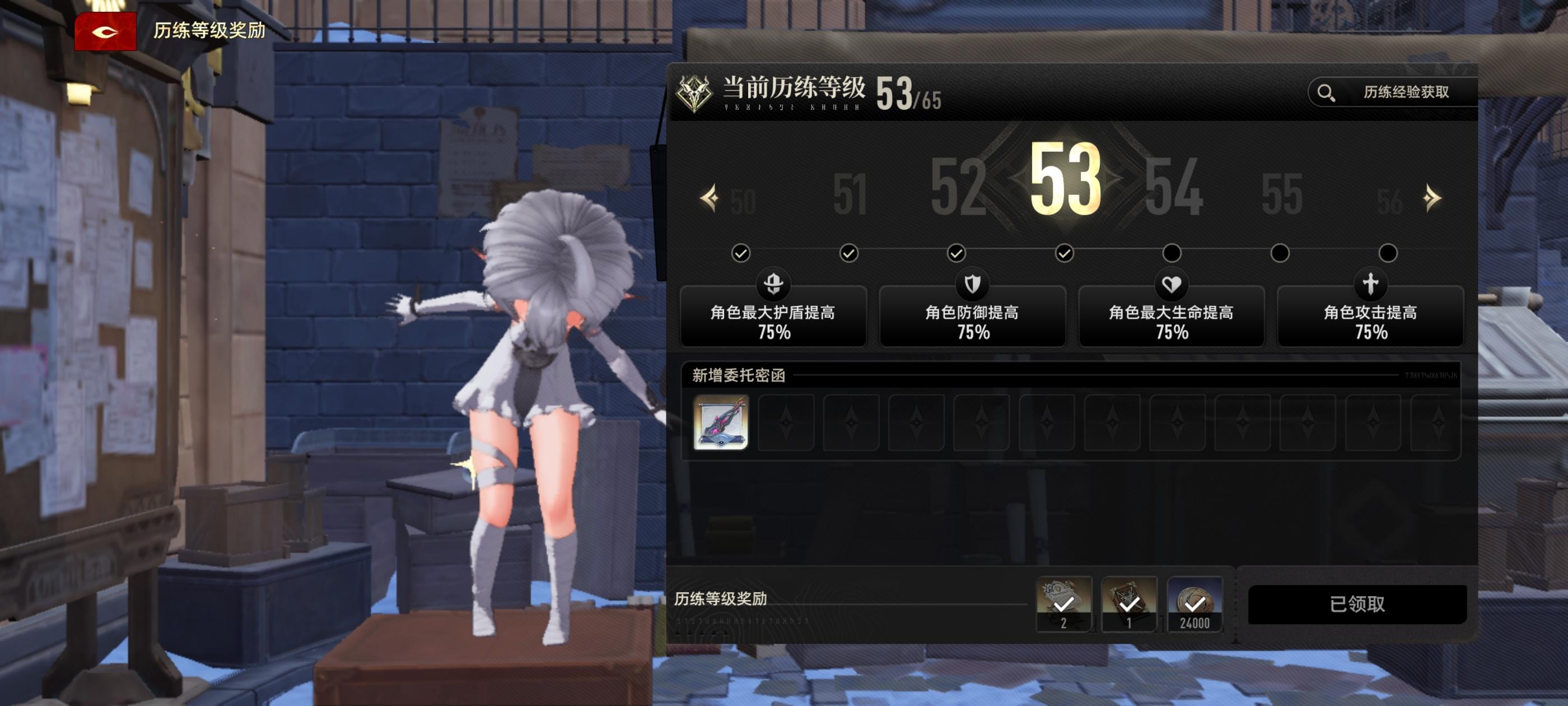Click the checkmark node under level 53
The width and height of the screenshot is (1568, 706).
[1066, 252]
